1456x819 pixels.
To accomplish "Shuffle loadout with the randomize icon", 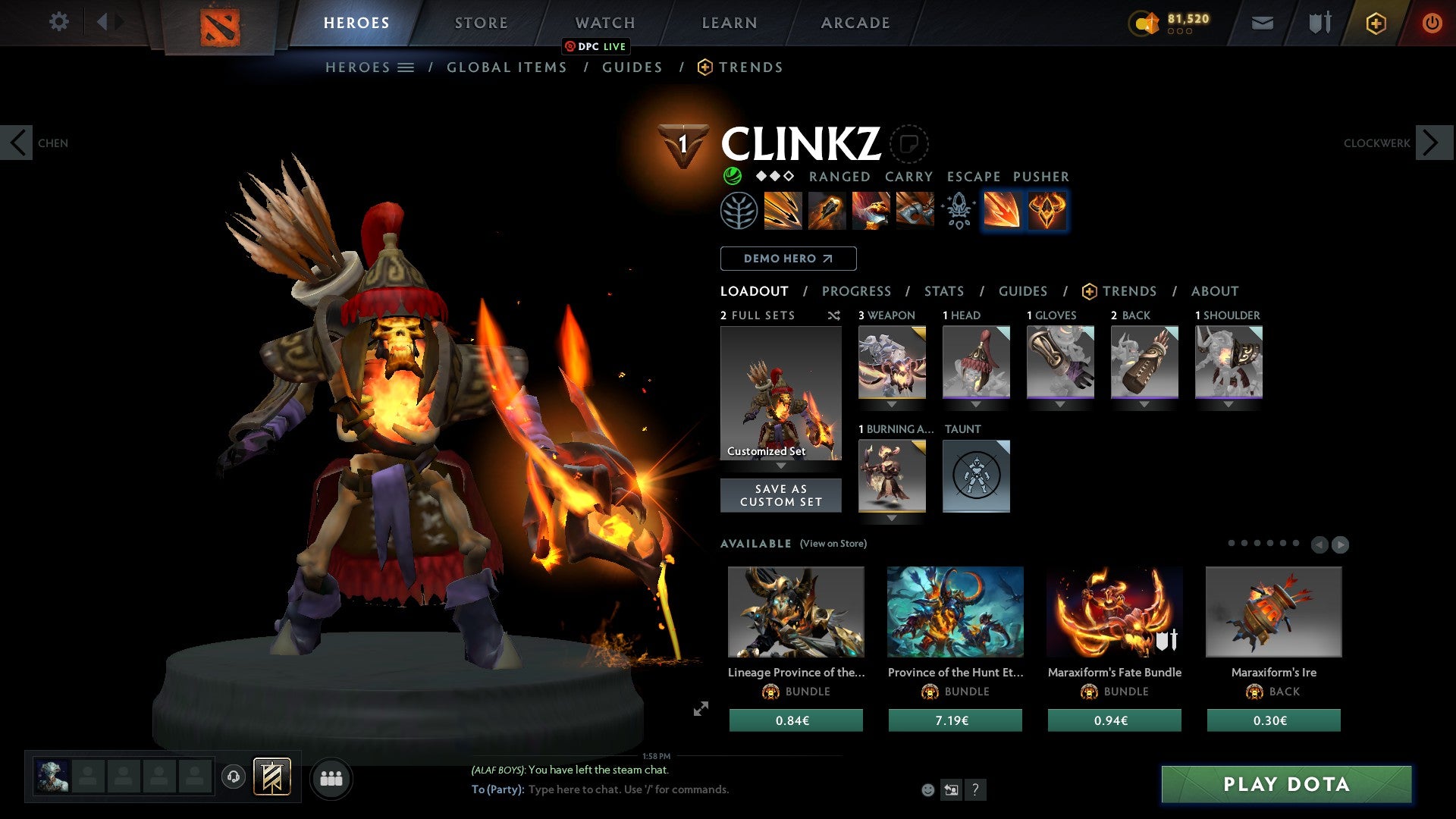I will [x=834, y=315].
